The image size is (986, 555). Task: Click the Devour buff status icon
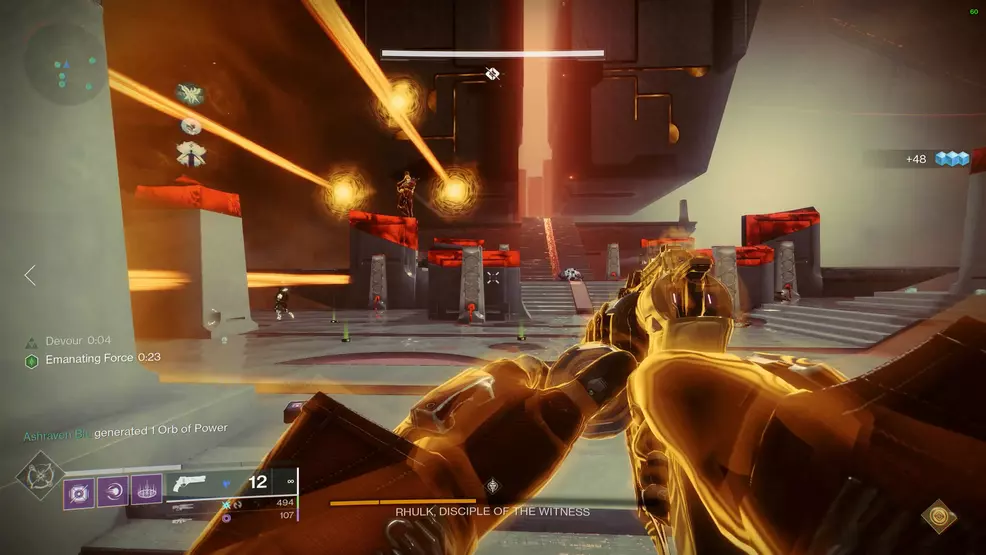point(32,341)
